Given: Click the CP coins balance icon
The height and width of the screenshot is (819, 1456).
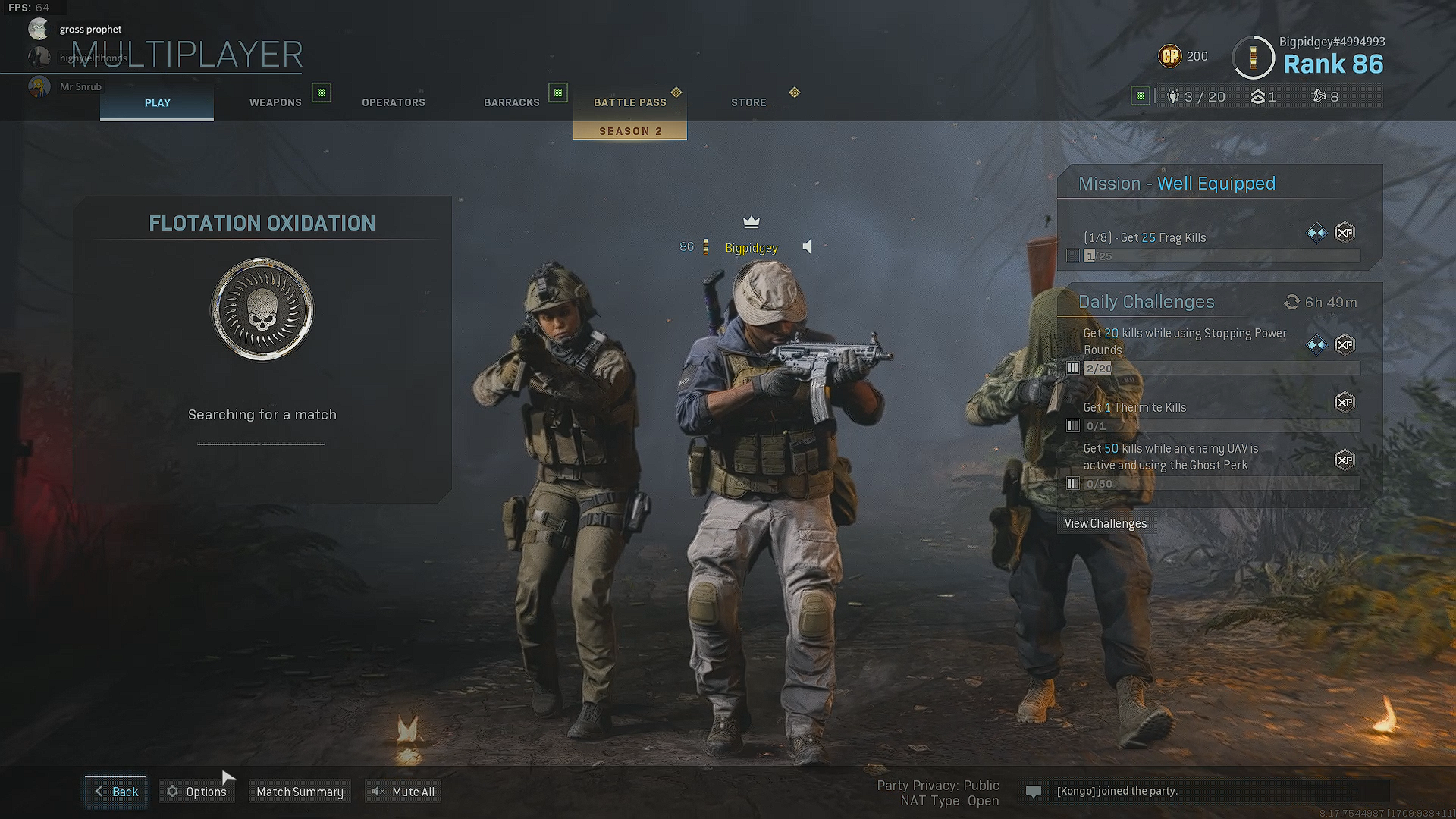Looking at the screenshot, I should (x=1169, y=56).
